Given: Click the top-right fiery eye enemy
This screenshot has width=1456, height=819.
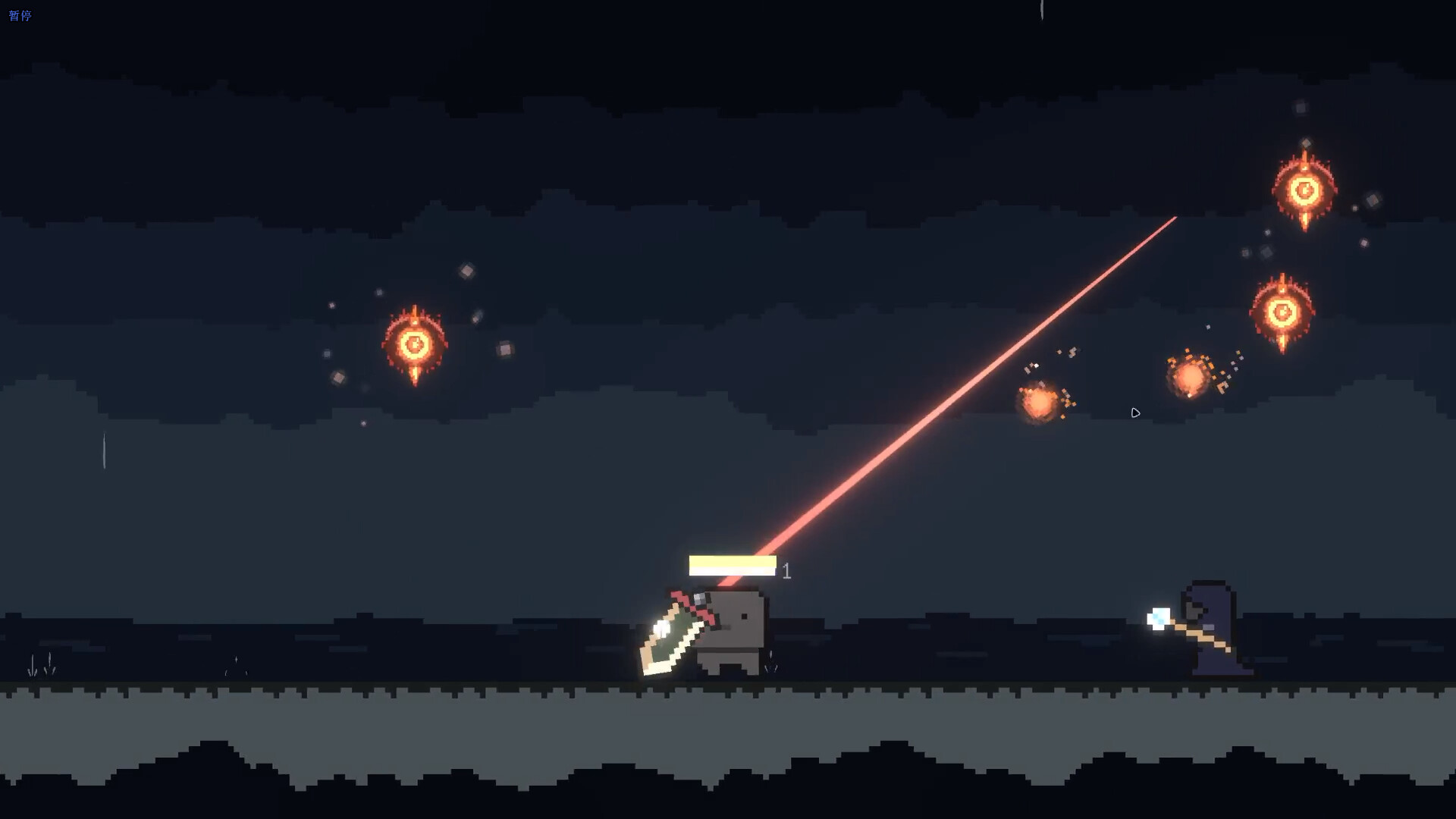Looking at the screenshot, I should [x=1307, y=188].
